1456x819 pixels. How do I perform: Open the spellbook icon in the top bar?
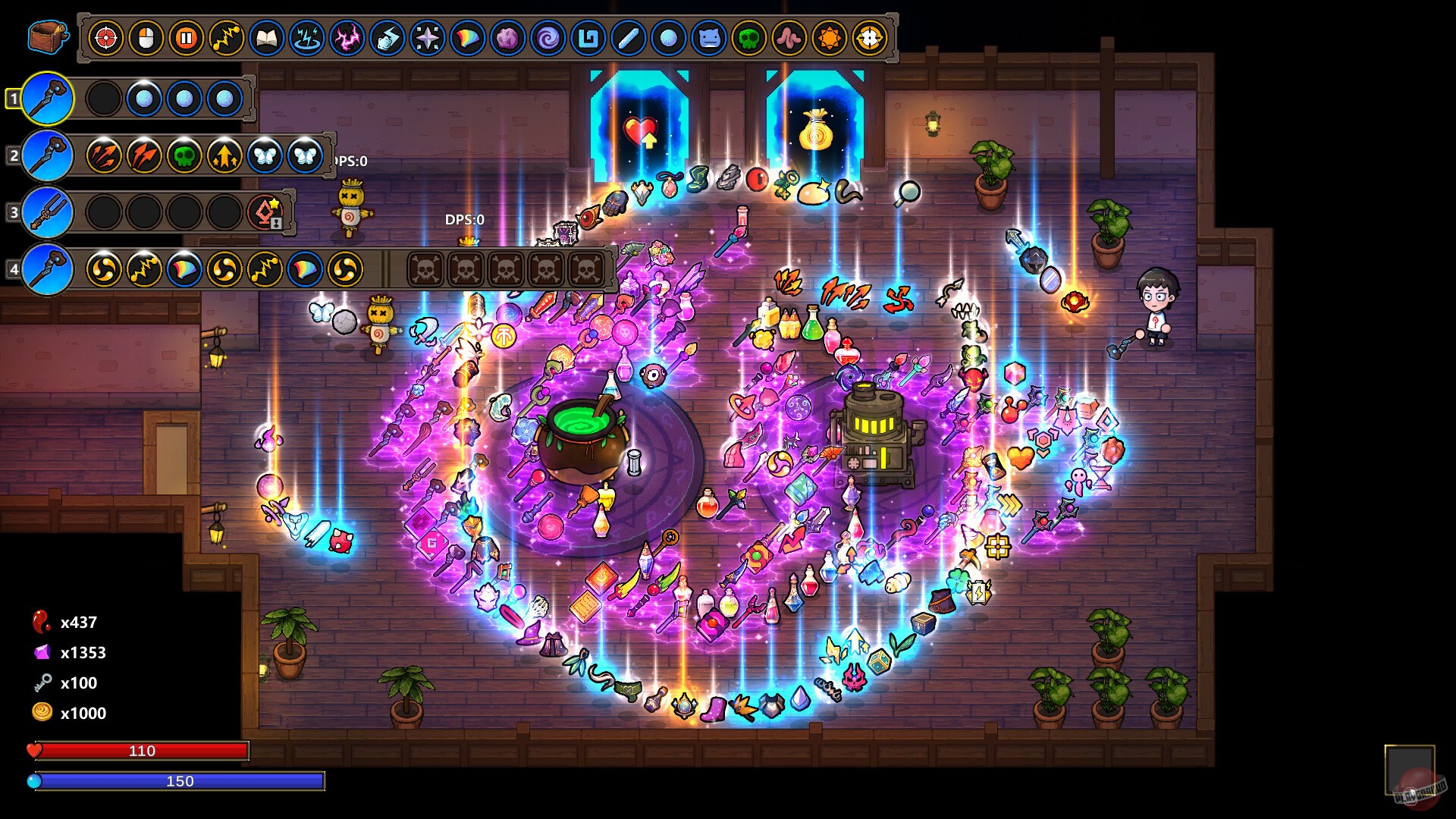[x=266, y=36]
